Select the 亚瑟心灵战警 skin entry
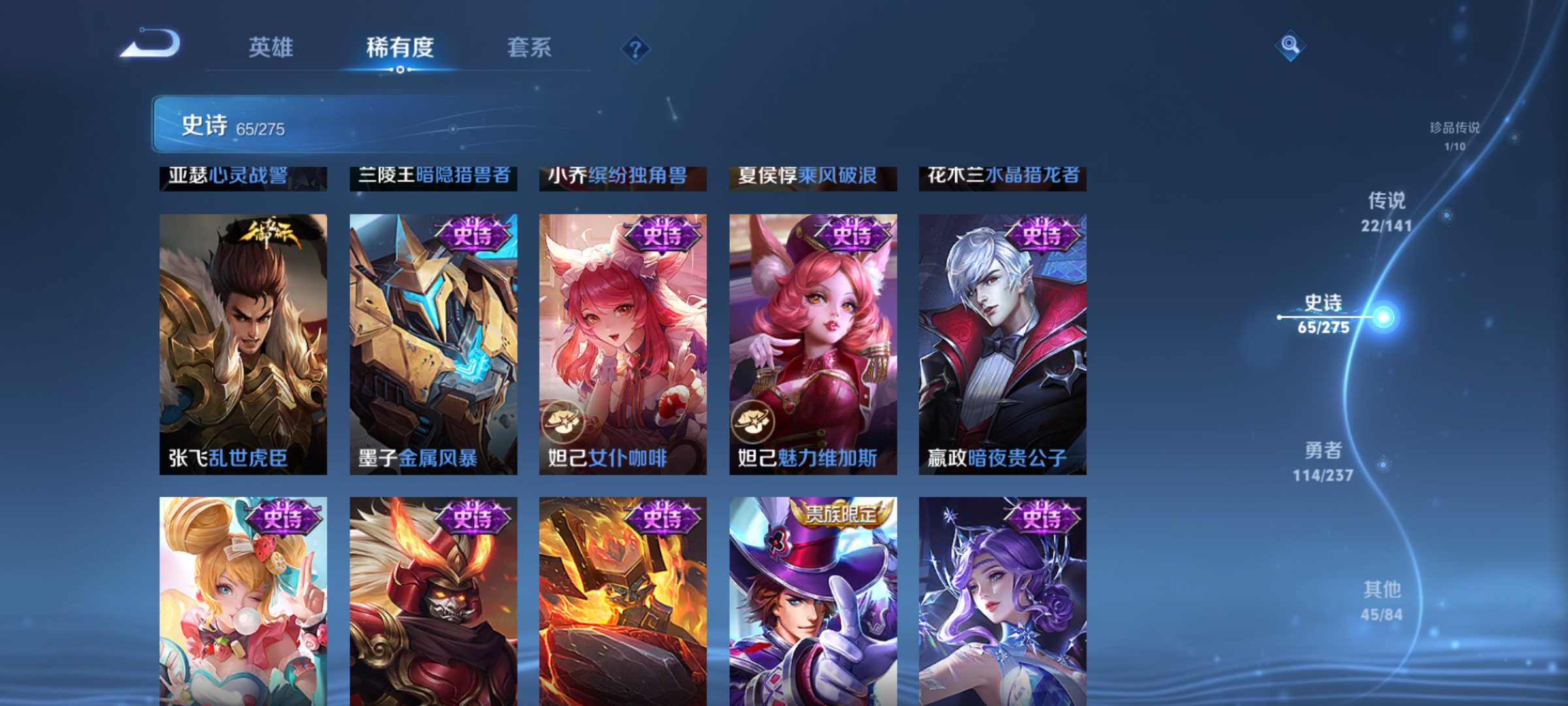1568x706 pixels. 242,176
